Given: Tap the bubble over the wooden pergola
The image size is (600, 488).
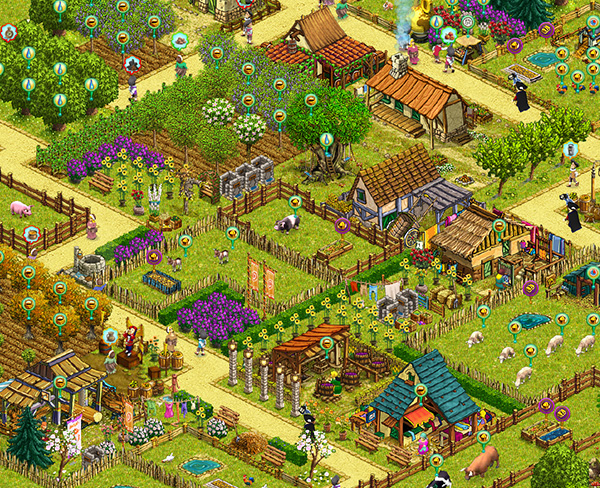Looking at the screenshot, I should [x=326, y=343].
